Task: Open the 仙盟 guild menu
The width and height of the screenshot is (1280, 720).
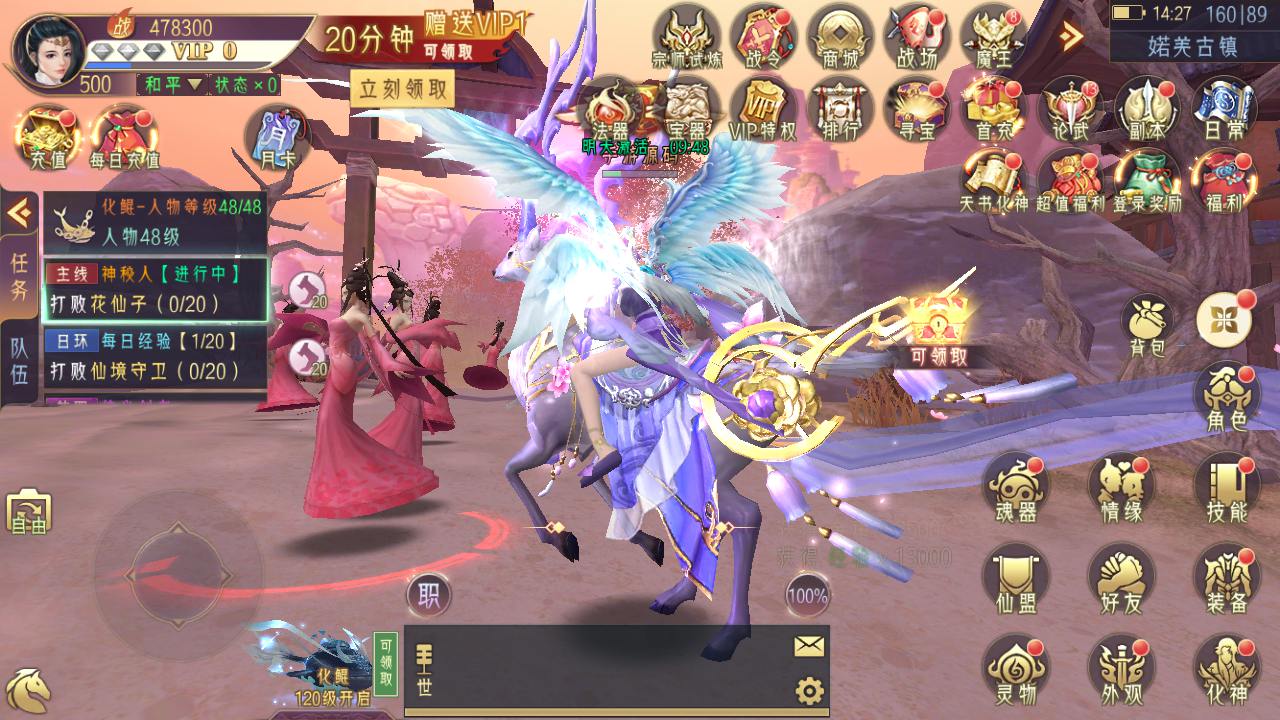Action: click(1015, 579)
